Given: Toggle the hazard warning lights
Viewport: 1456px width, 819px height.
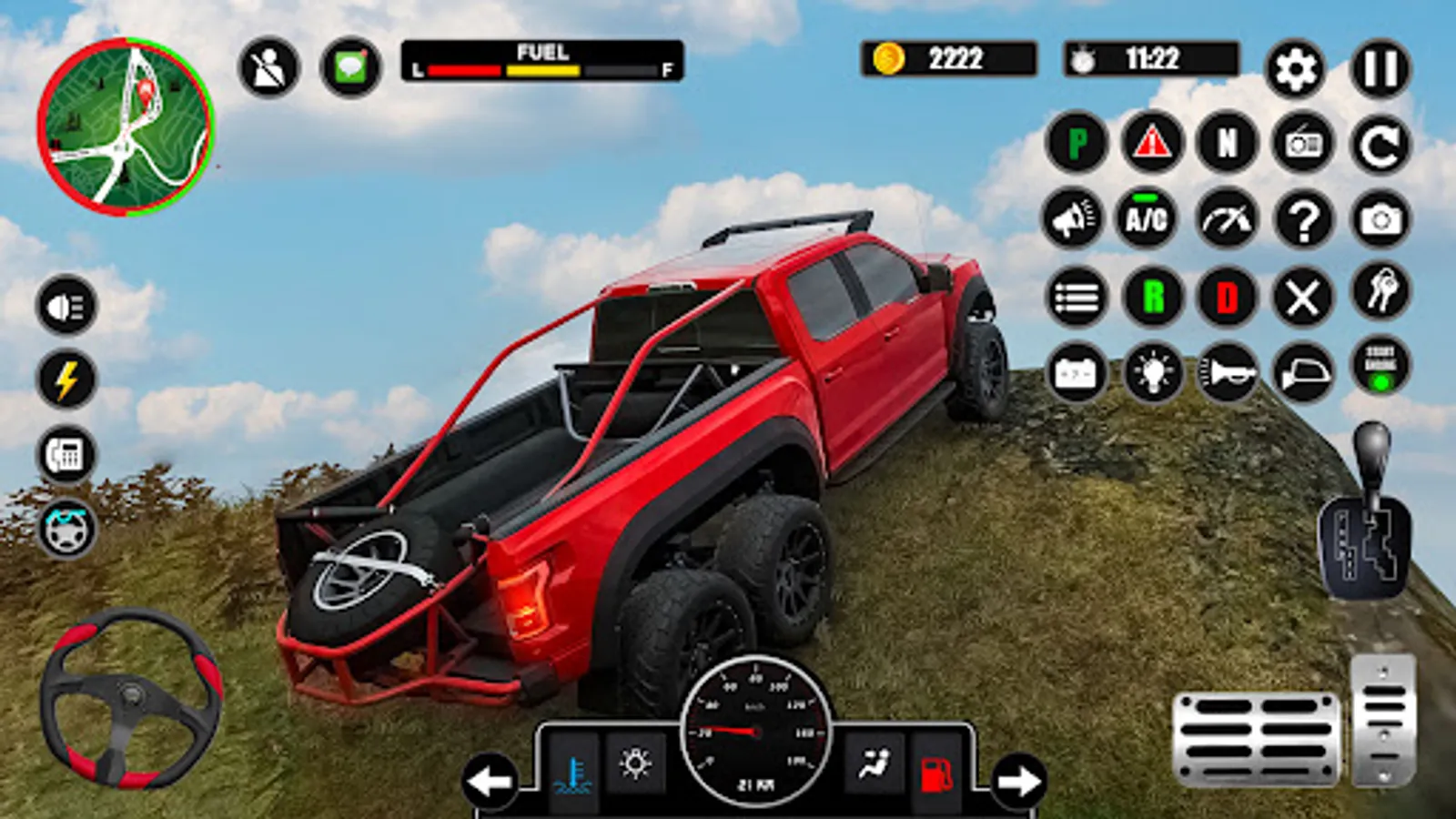Looking at the screenshot, I should [x=1152, y=143].
